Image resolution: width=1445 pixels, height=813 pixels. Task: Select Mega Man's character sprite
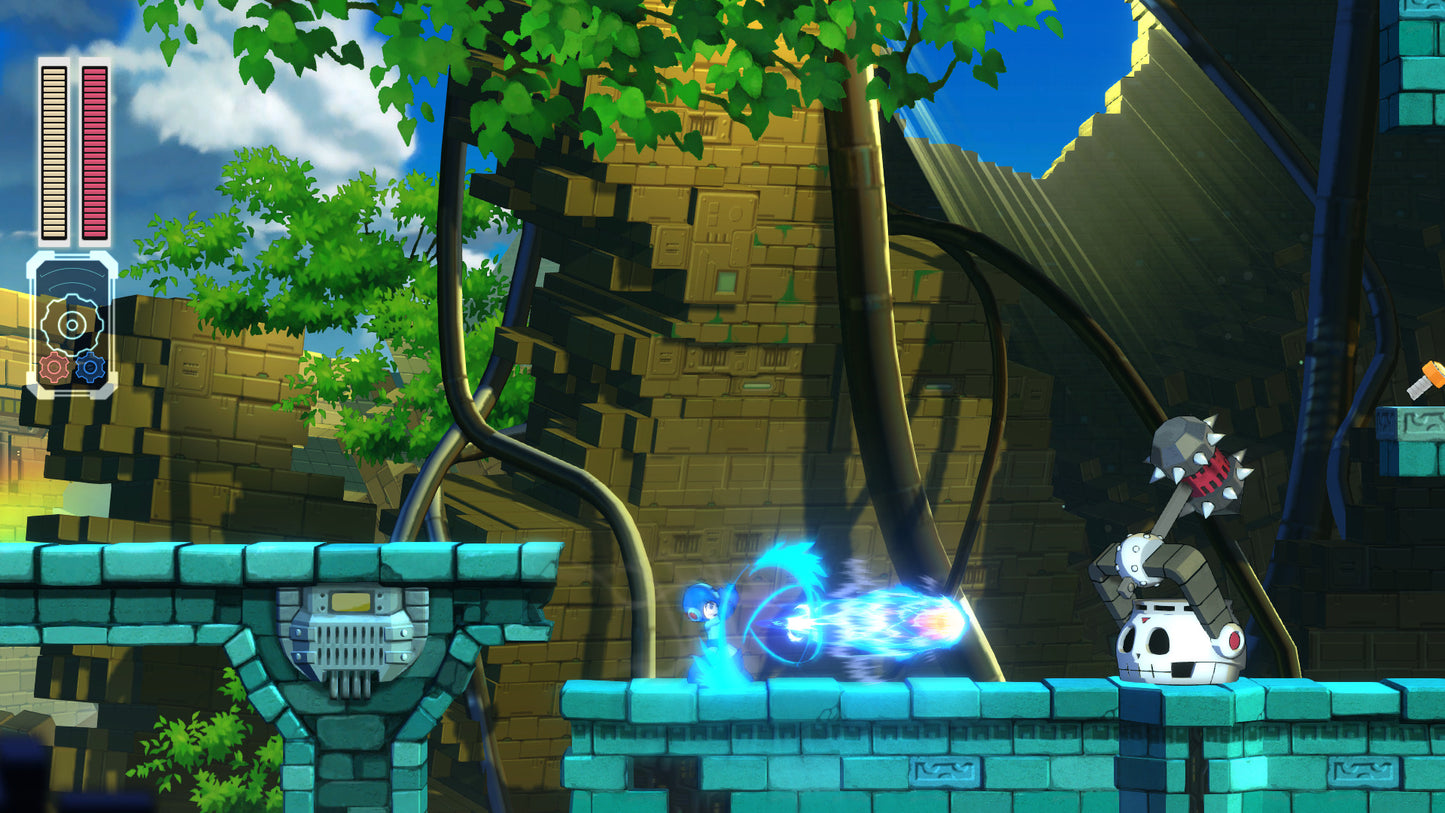click(710, 630)
